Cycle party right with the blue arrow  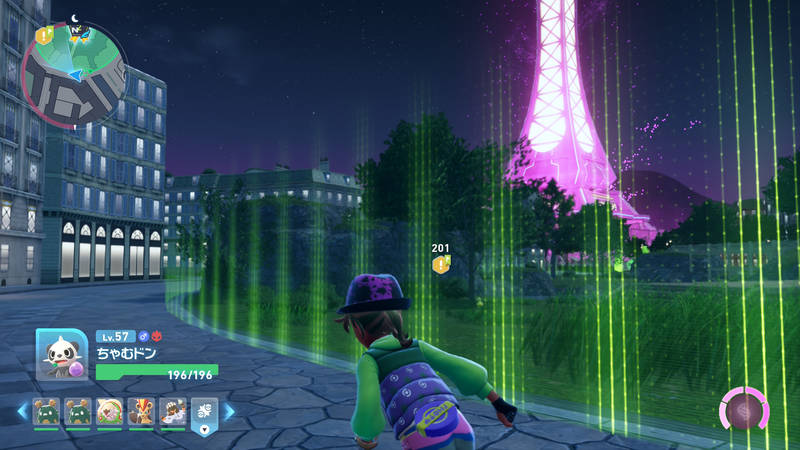(x=229, y=411)
